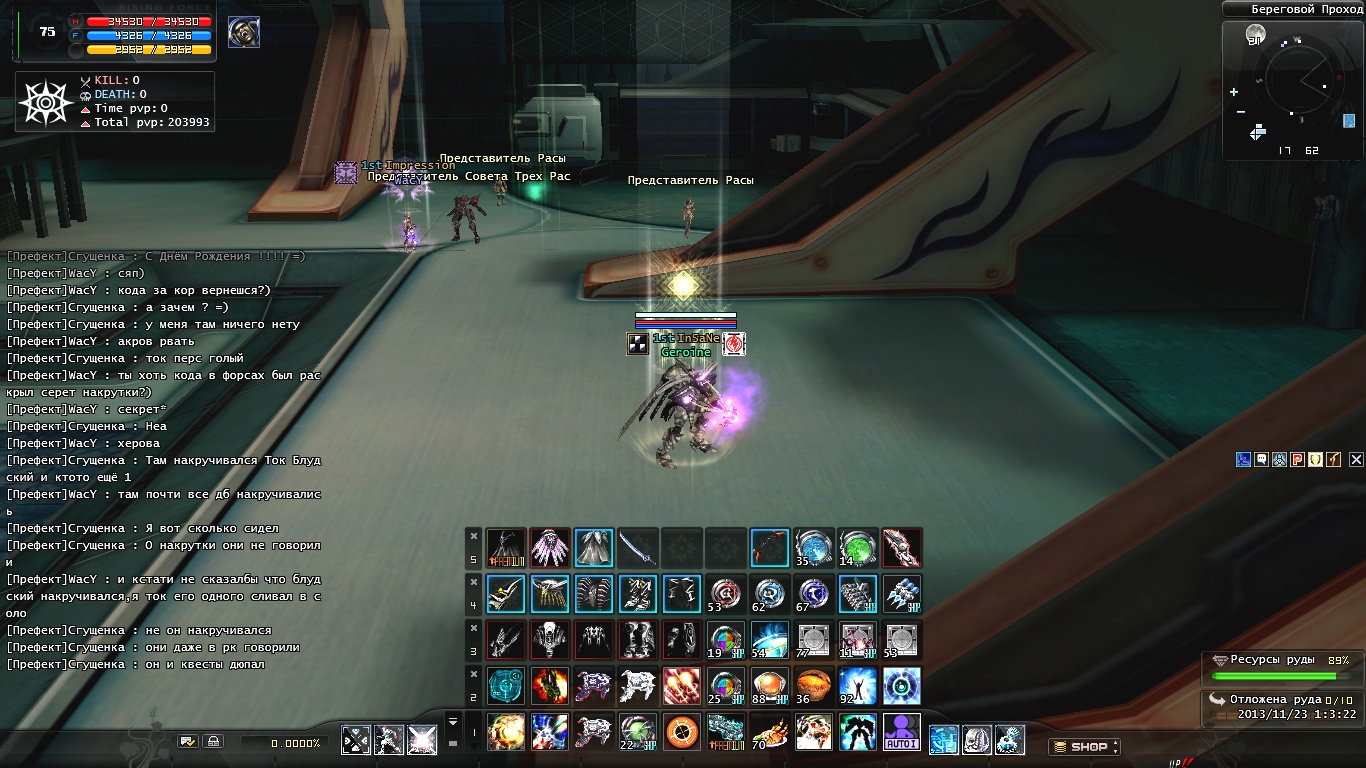Screen dimensions: 1366x768
Task: Use the bread loaf item with 36
Action: point(813,686)
